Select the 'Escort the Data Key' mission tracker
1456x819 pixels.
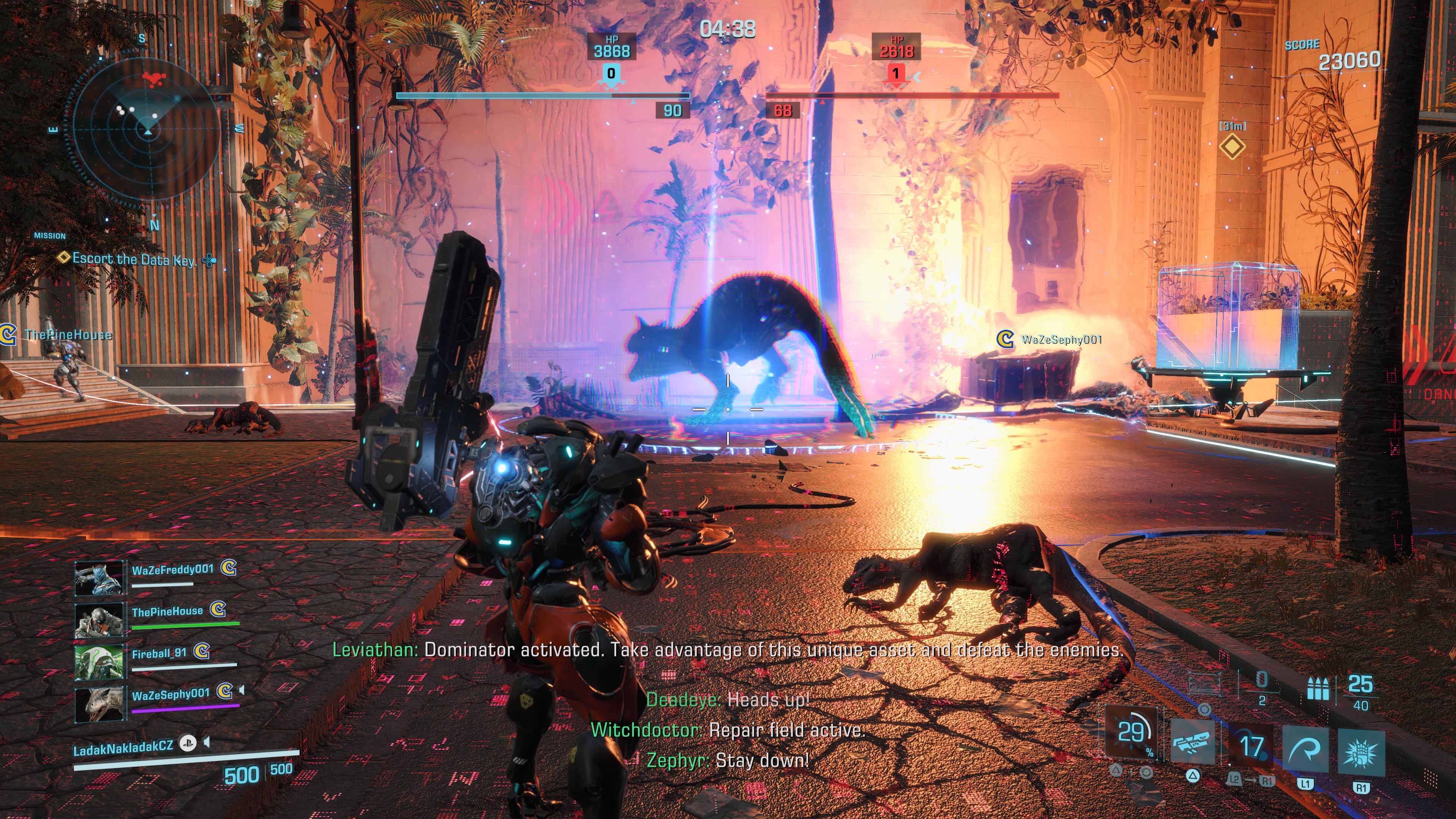pos(133,259)
